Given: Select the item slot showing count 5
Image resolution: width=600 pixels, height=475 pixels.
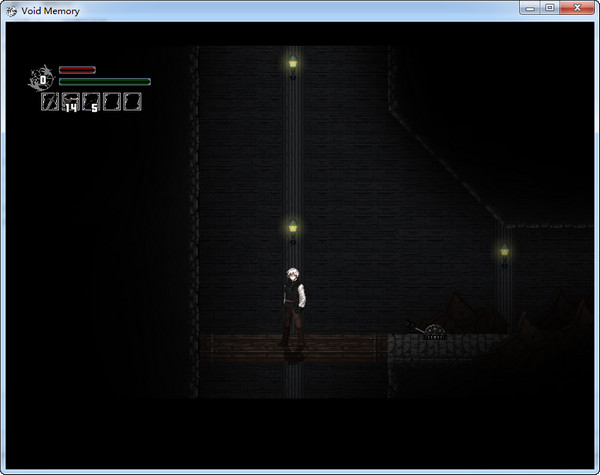Looking at the screenshot, I should pyautogui.click(x=91, y=101).
